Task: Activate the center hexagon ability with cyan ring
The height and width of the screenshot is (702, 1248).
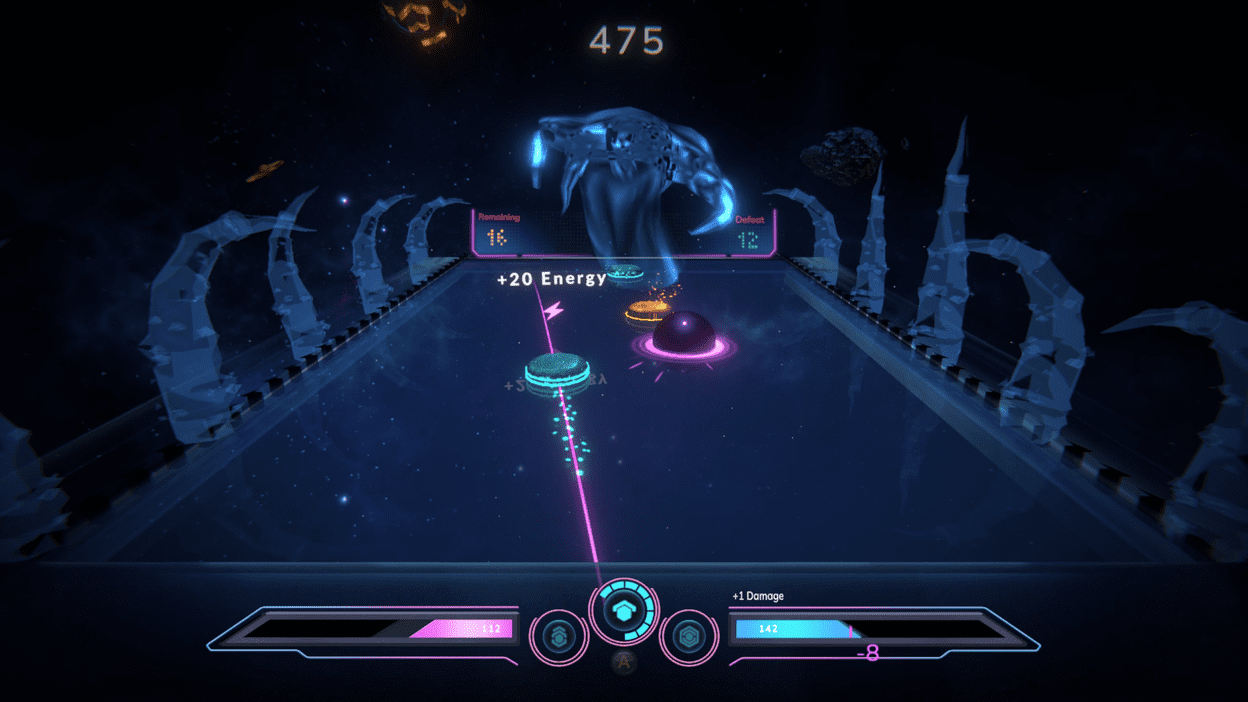Action: 624,610
